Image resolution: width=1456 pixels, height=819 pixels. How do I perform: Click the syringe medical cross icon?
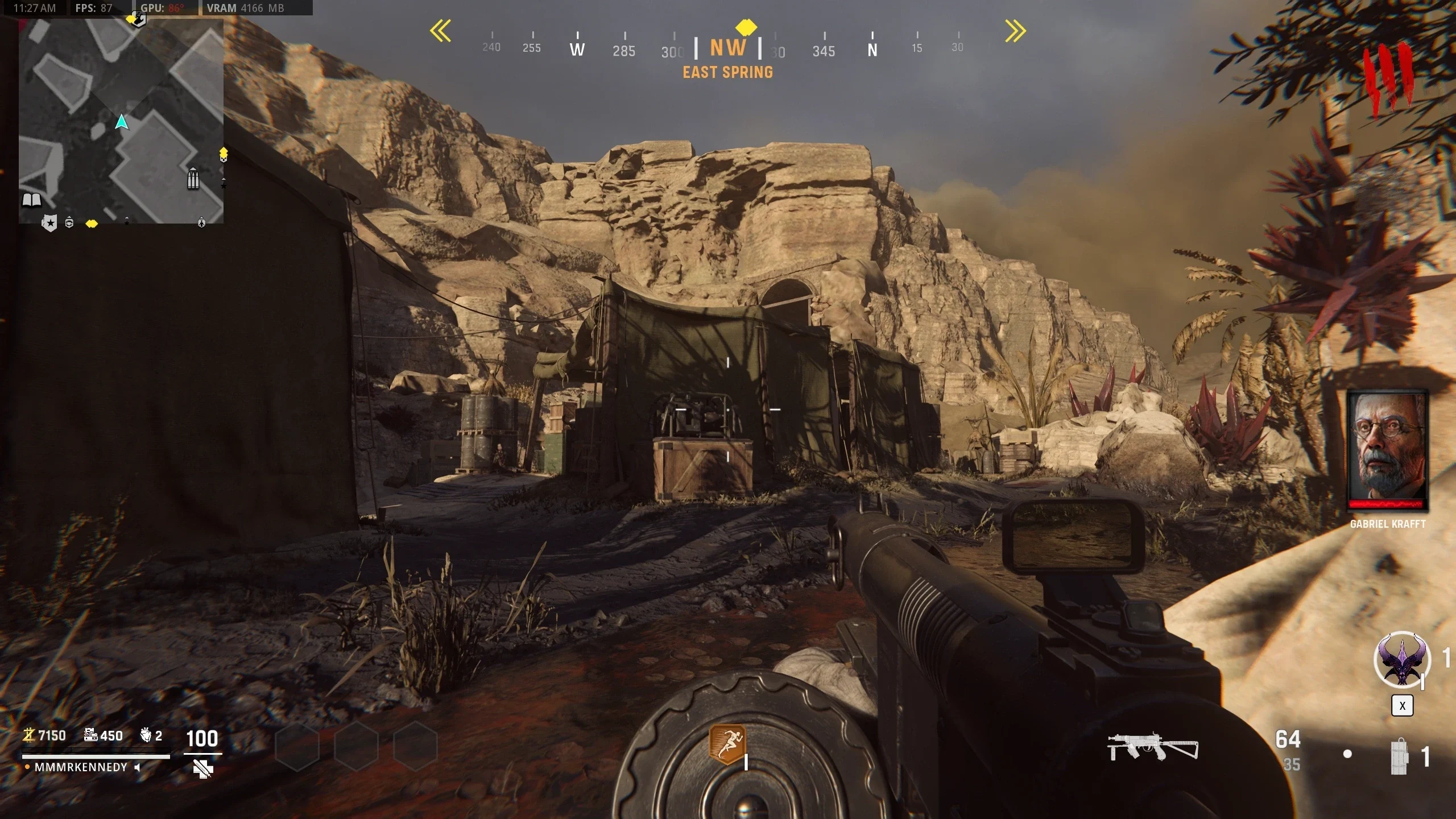(x=202, y=770)
